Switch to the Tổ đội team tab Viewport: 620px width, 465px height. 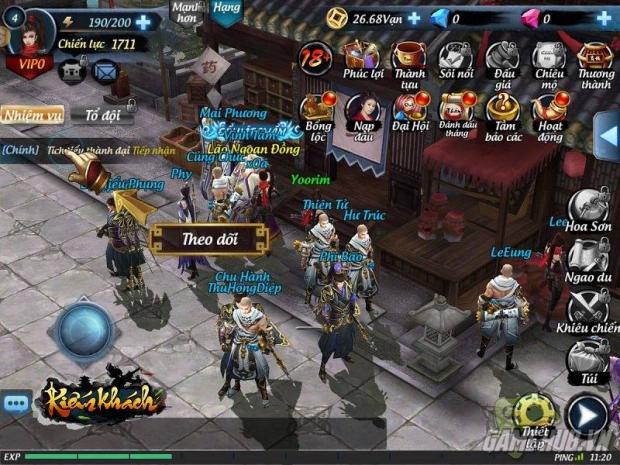tap(101, 115)
